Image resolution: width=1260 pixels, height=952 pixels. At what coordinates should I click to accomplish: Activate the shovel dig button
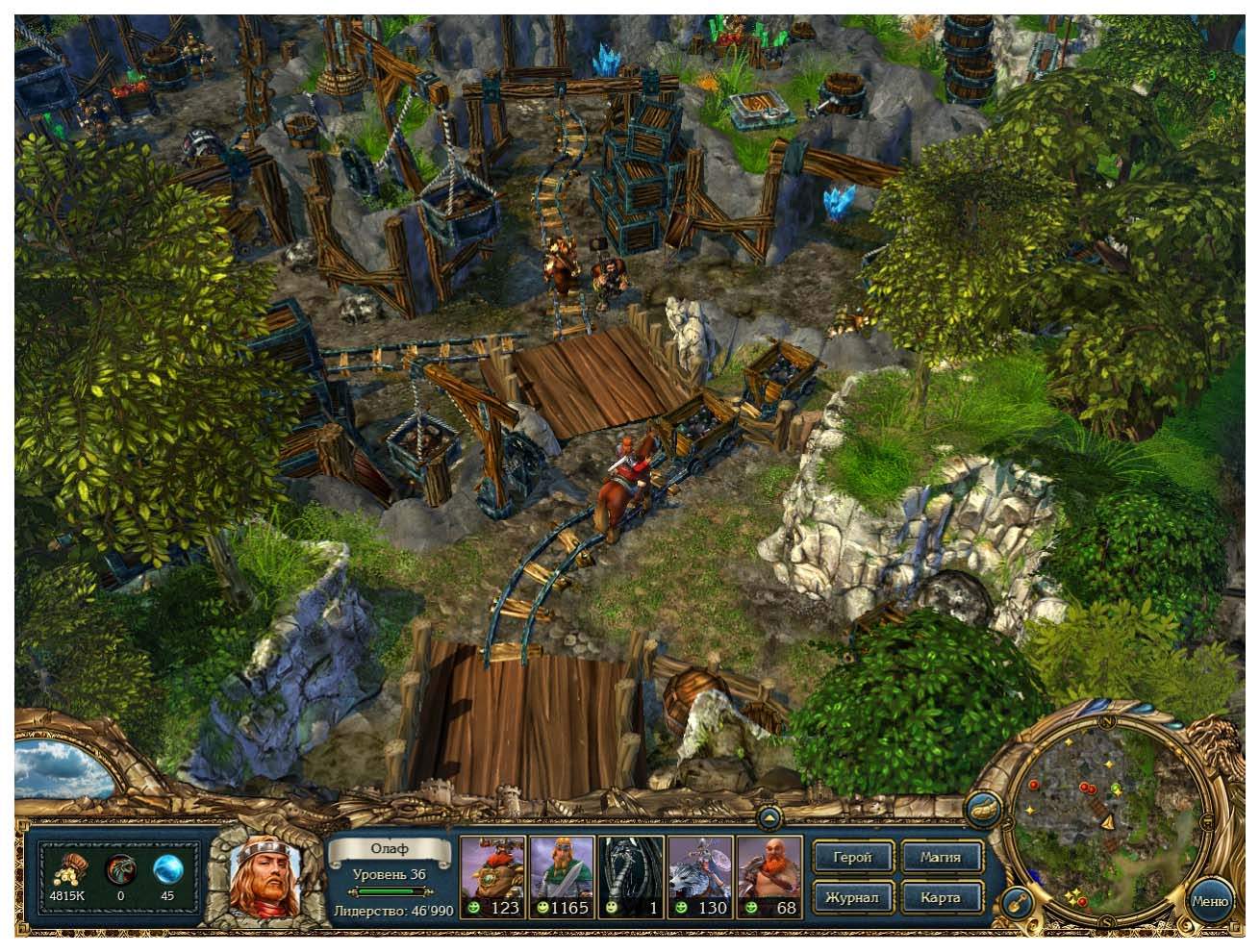point(1018,903)
